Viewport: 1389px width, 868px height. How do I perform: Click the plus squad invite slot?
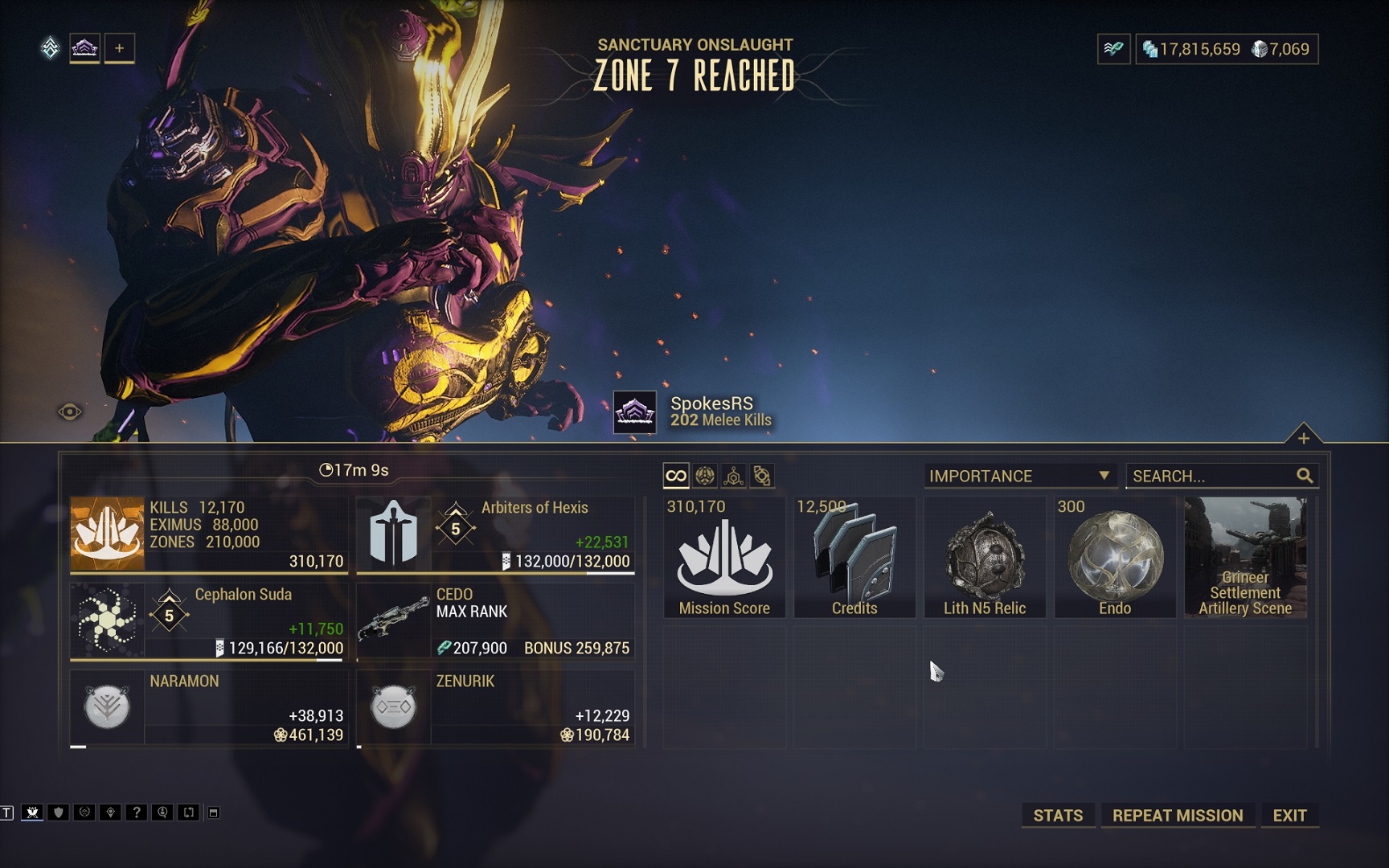click(119, 48)
